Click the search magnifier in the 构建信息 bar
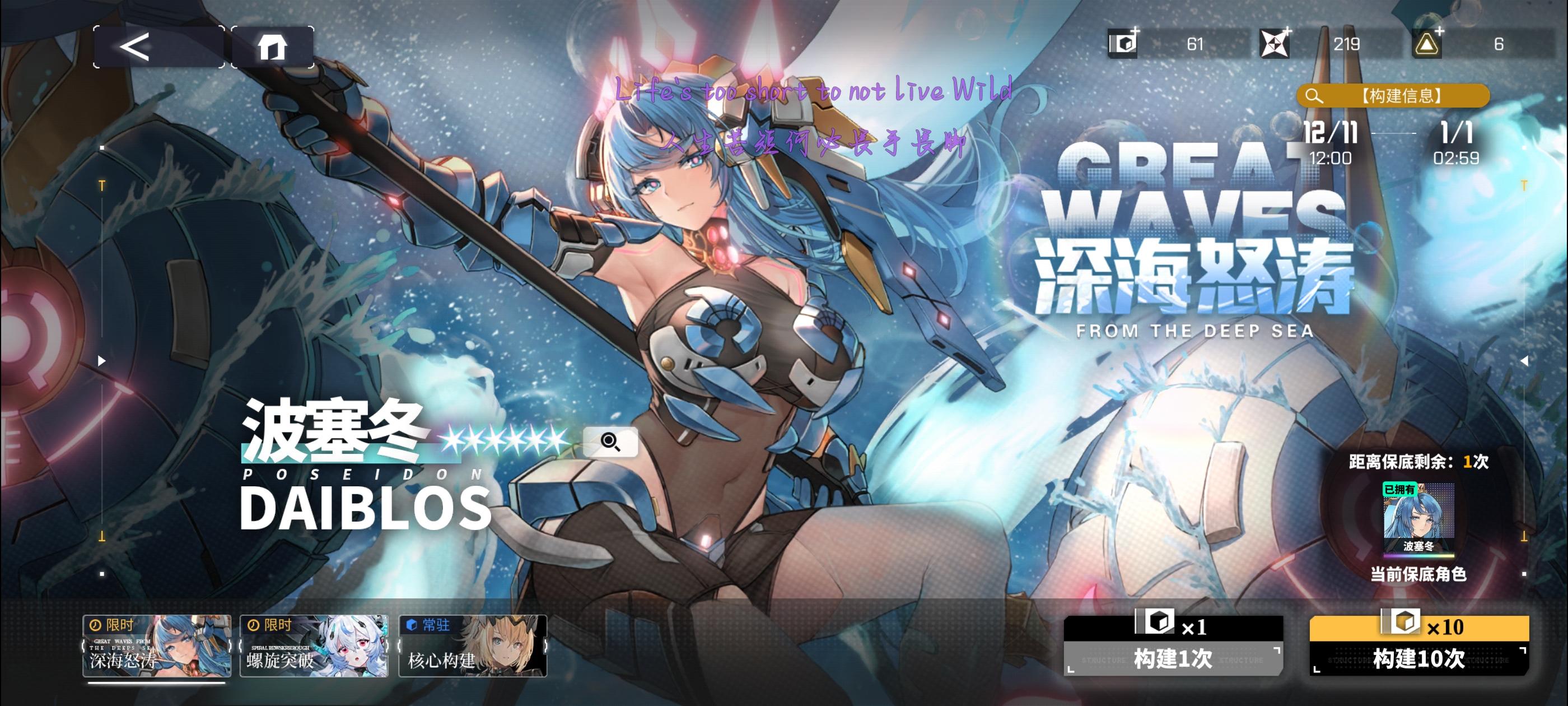 pos(1315,95)
